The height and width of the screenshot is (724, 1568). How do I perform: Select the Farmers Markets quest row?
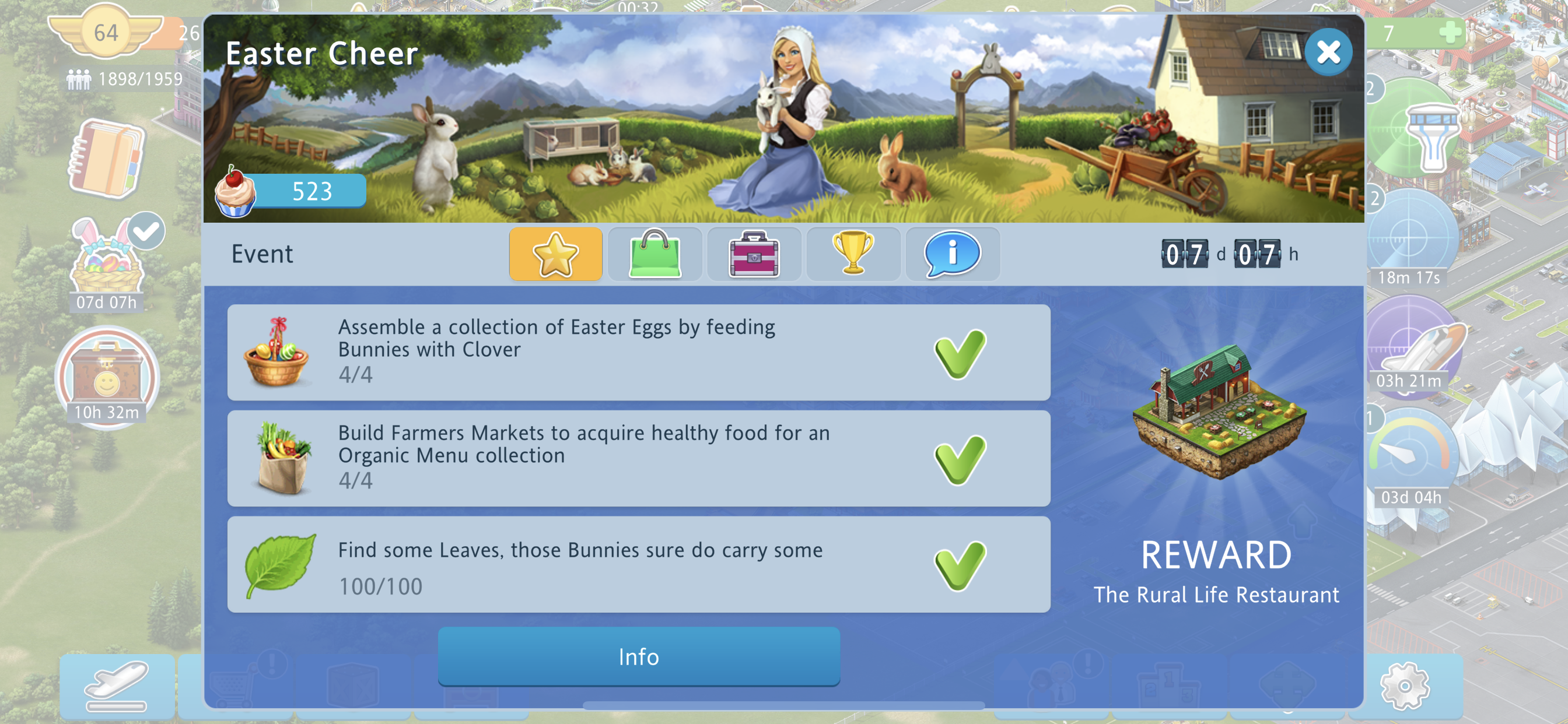(638, 458)
